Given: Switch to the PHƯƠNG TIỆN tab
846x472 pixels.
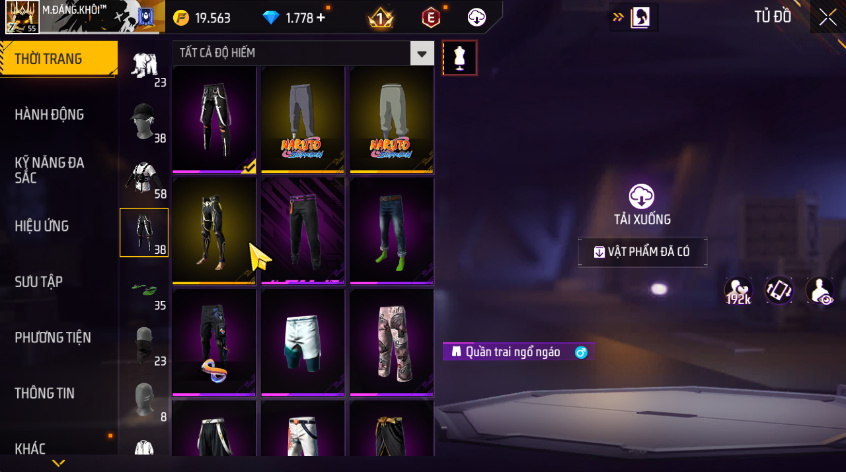Looking at the screenshot, I should [x=51, y=338].
